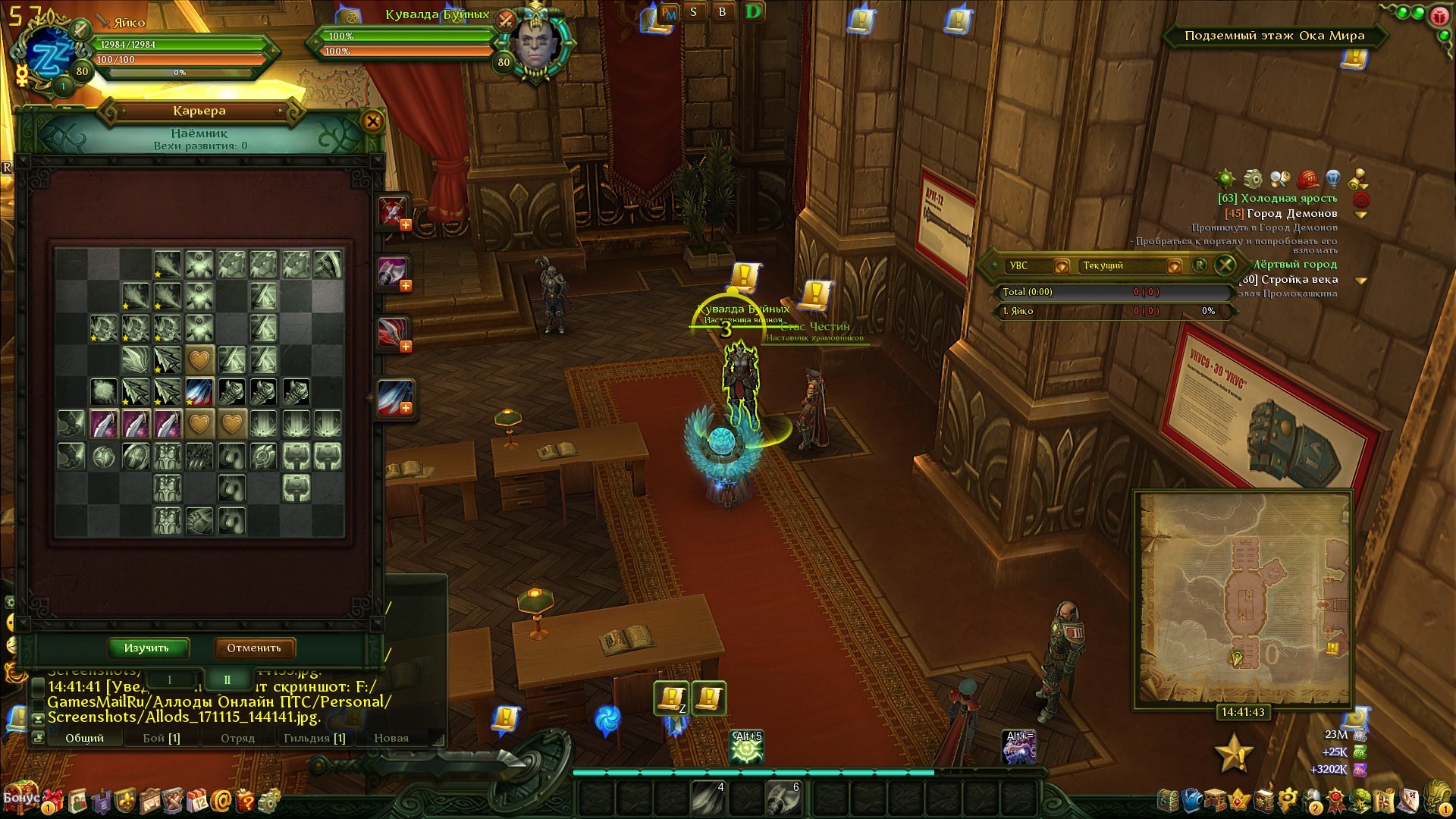Switch to talent page I
Viewport: 1456px width, 819px height.
point(170,679)
